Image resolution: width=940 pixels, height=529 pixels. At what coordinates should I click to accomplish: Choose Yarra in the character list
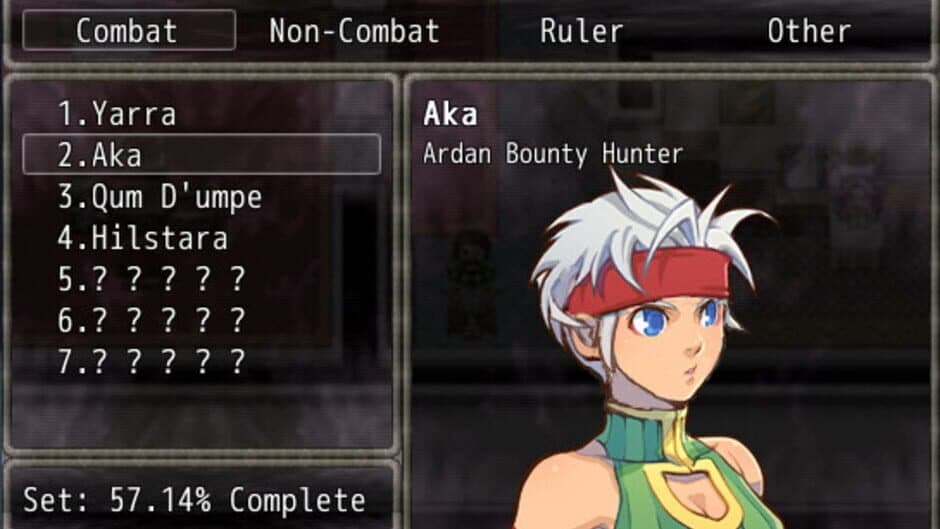(x=116, y=114)
